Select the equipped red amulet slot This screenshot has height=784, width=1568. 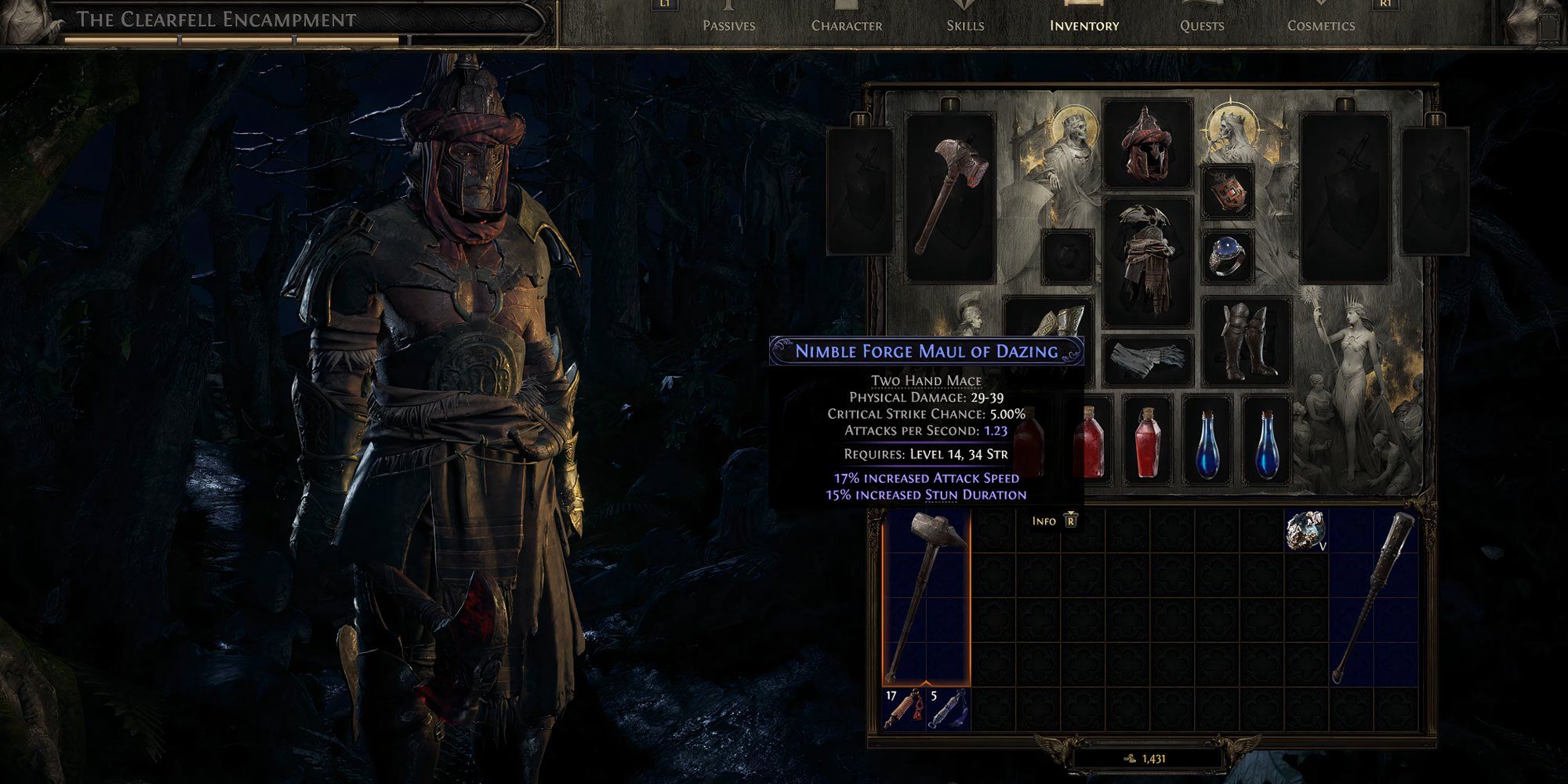tap(1227, 192)
